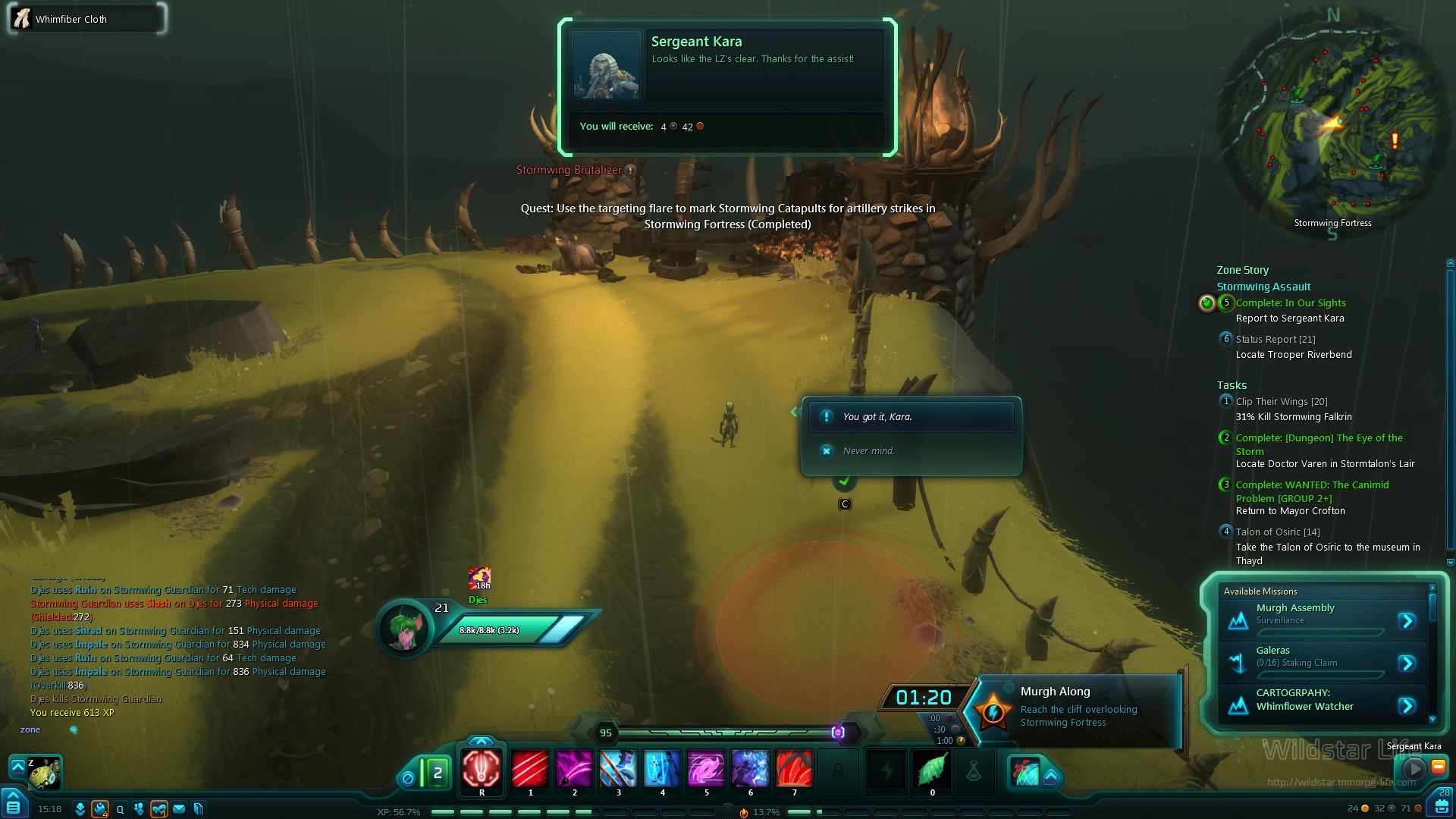The width and height of the screenshot is (1456, 819).
Task: Select the "Complete: In Our Sights" quest tracker entry
Action: tap(1290, 303)
